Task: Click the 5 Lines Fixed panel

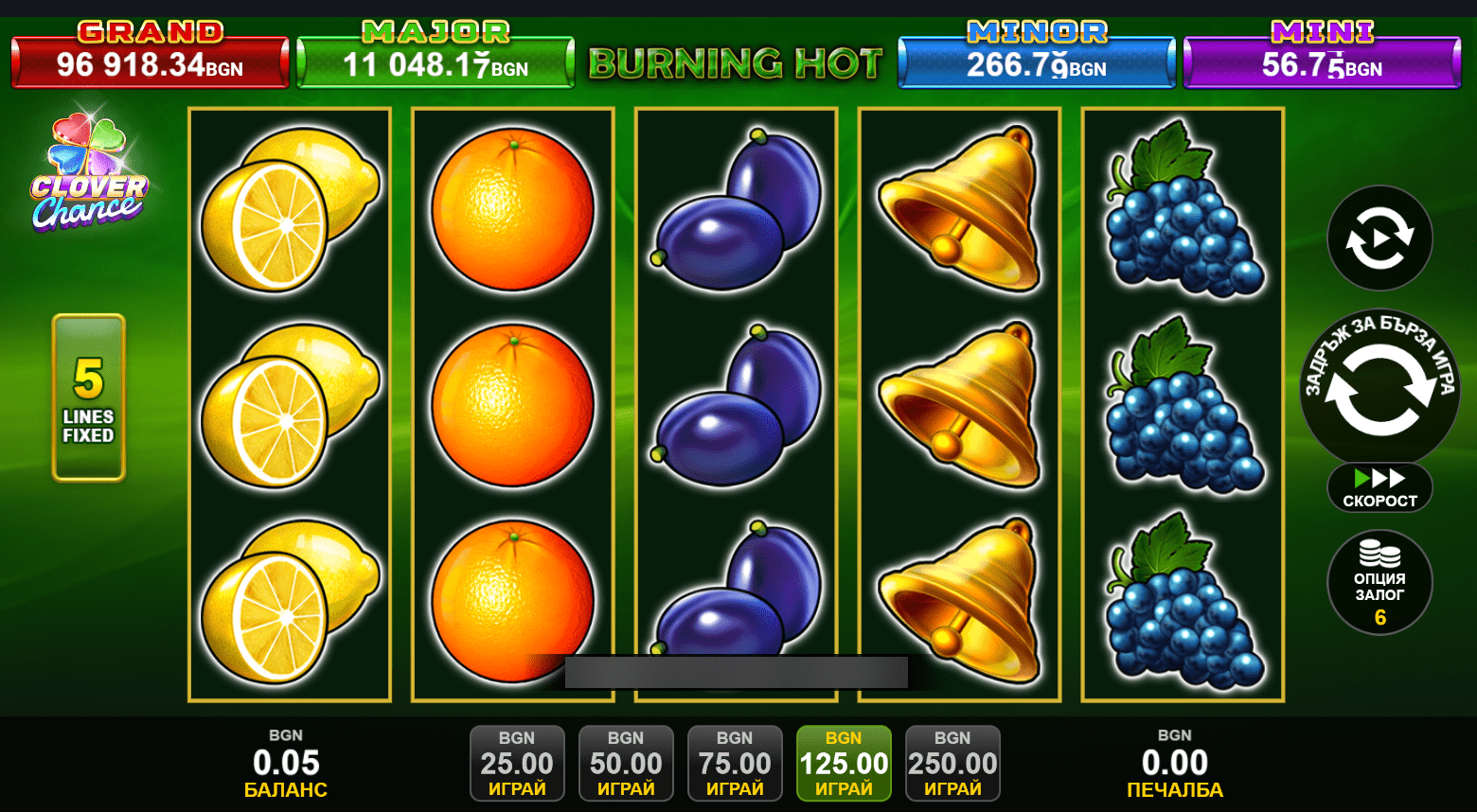Action: click(88, 397)
